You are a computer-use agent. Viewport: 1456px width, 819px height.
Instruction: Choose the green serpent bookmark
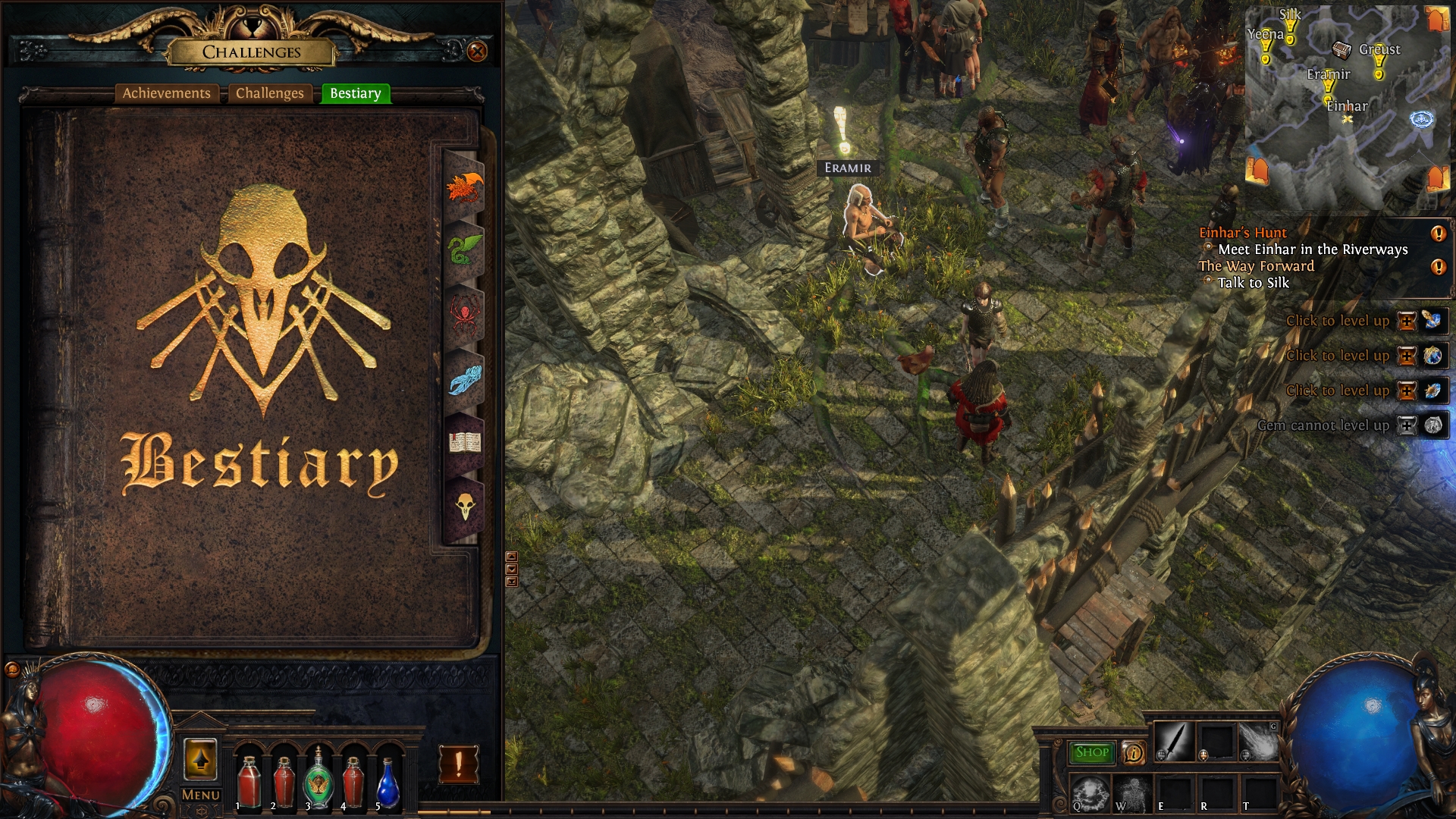(x=464, y=249)
